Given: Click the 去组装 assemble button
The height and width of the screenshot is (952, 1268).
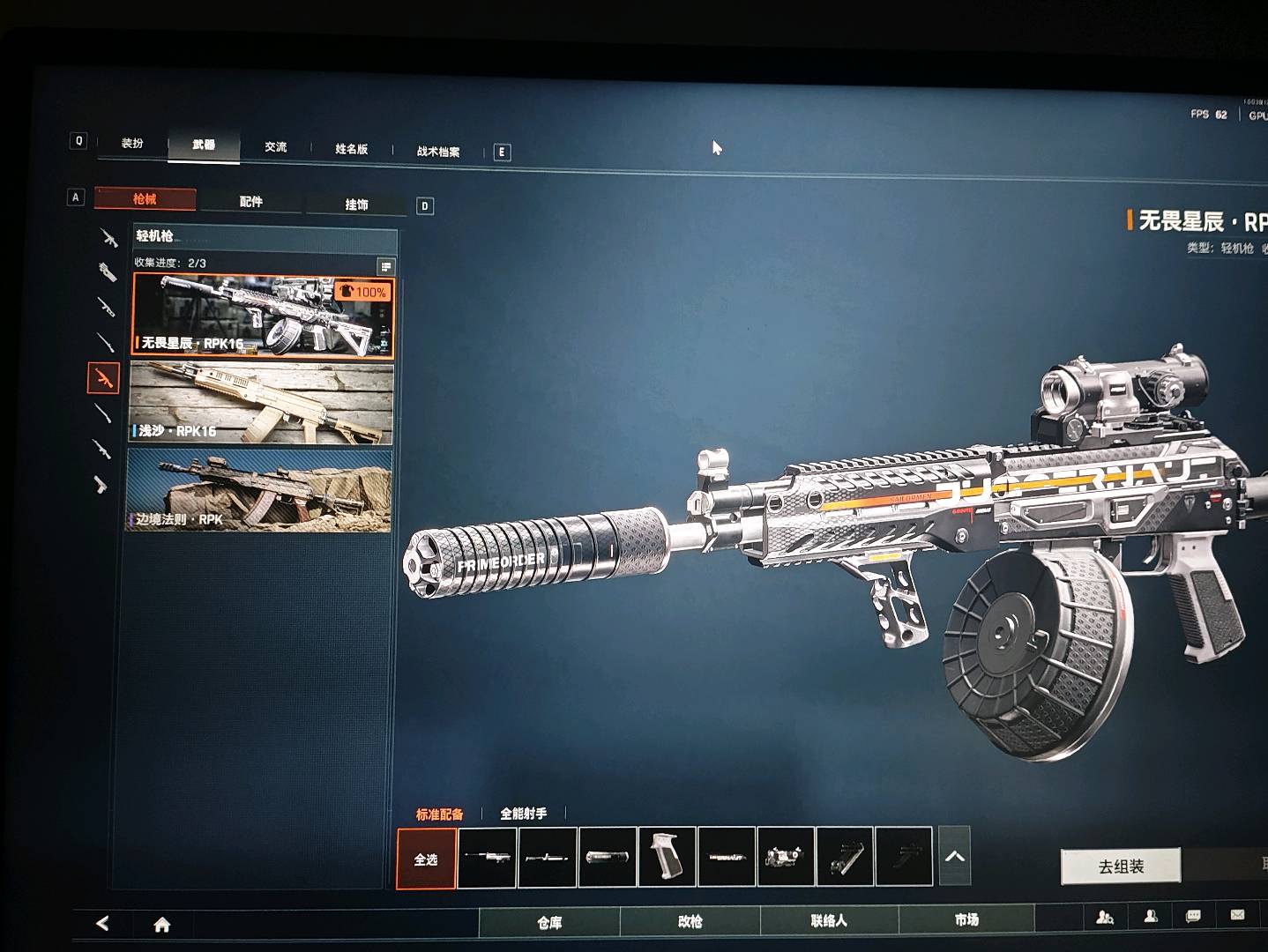Looking at the screenshot, I should click(1121, 866).
